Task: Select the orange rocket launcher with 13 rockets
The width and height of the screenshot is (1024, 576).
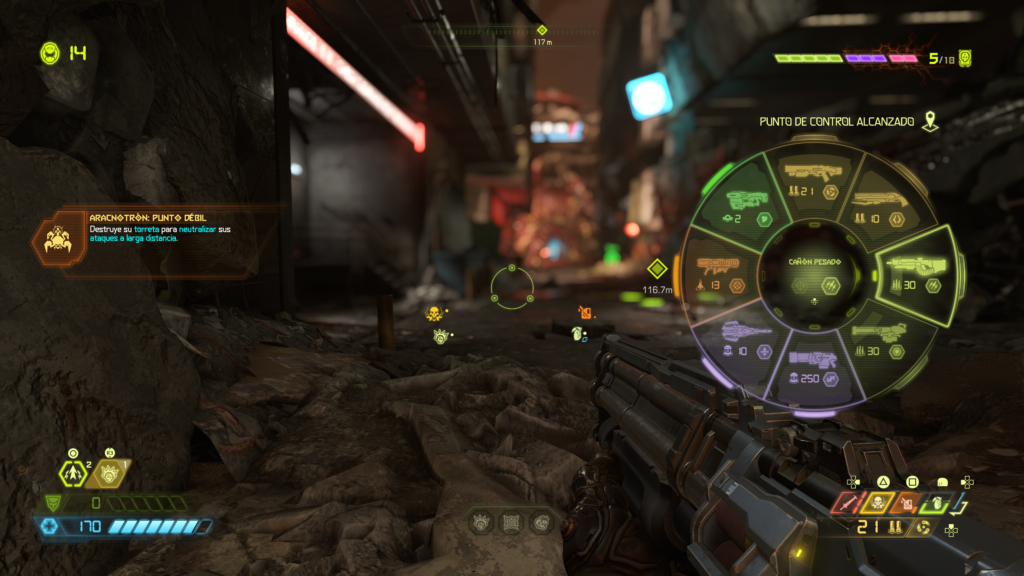Action: point(718,270)
